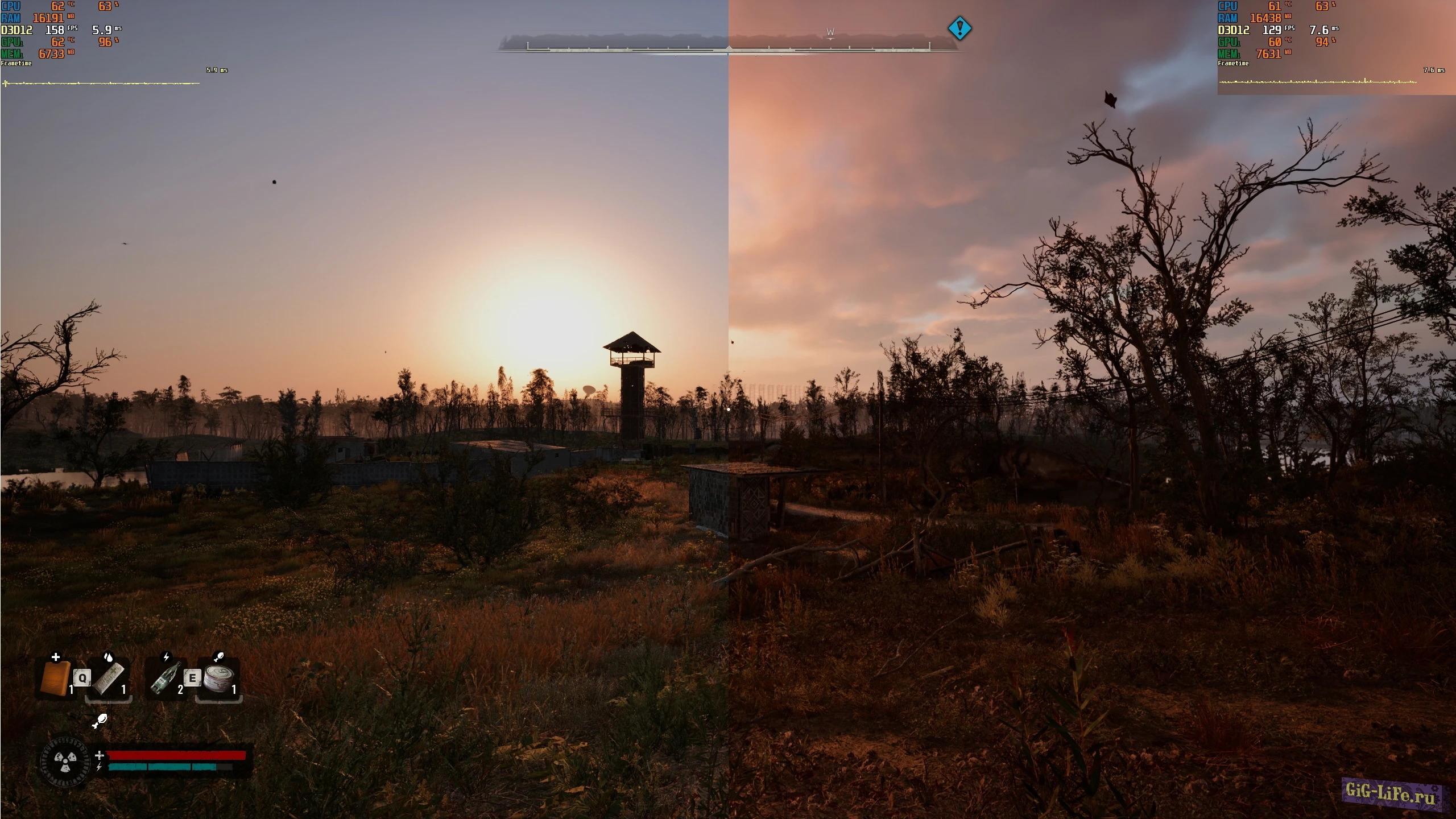Screen dimensions: 1456x819
Task: Toggle the Q keybind badge on the medkit slot
Action: (82, 677)
